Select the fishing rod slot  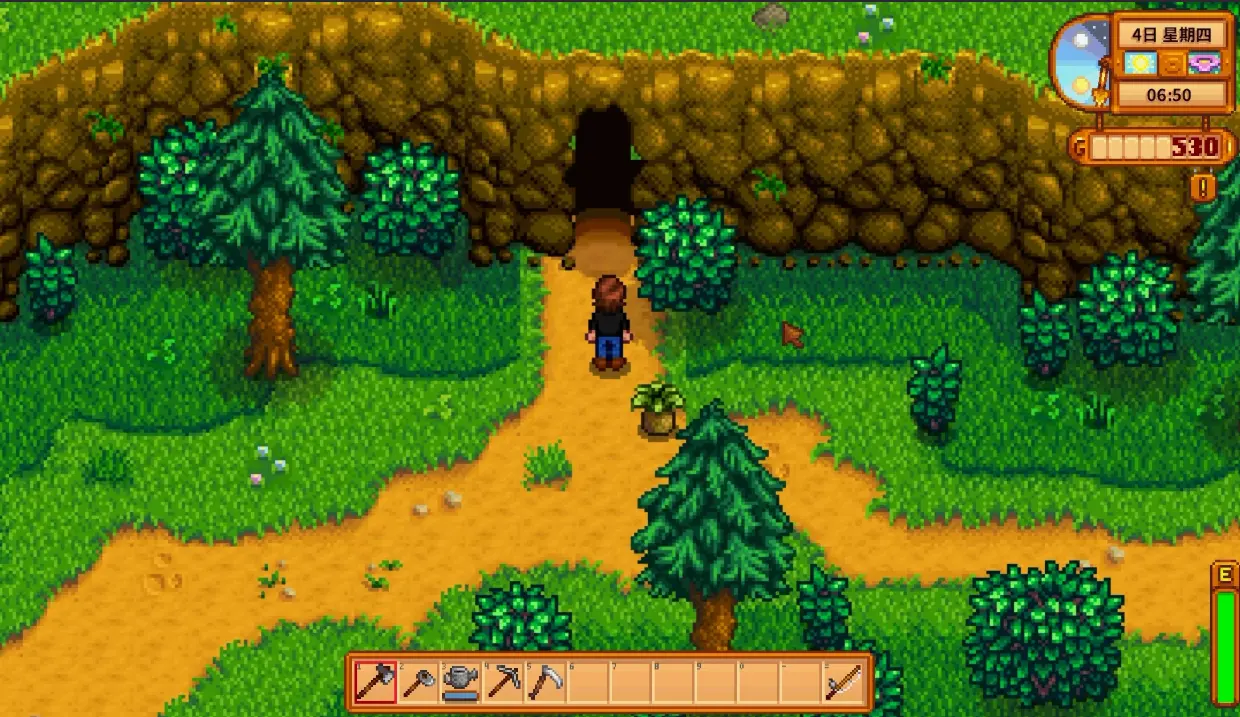(842, 683)
